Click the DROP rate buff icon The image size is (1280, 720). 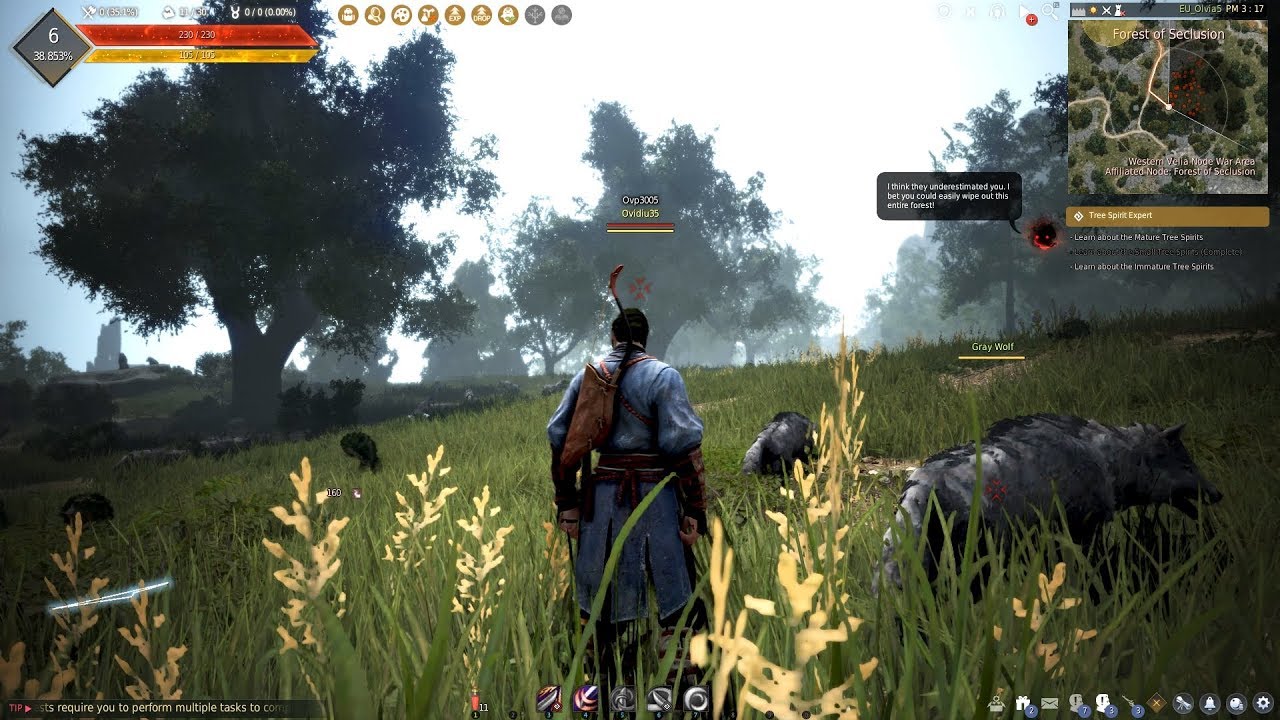(x=480, y=14)
